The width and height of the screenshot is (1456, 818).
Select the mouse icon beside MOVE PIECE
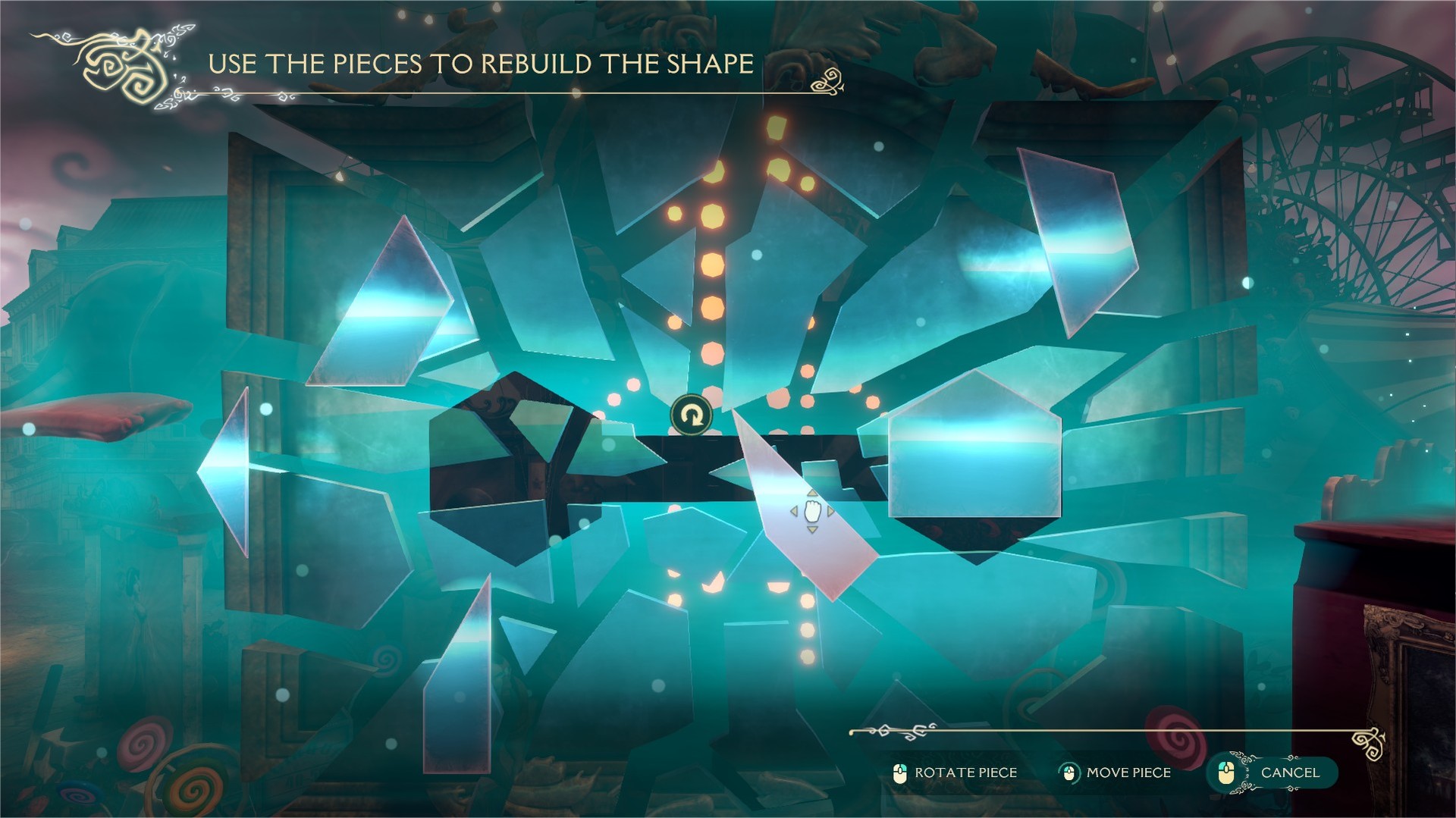1069,773
